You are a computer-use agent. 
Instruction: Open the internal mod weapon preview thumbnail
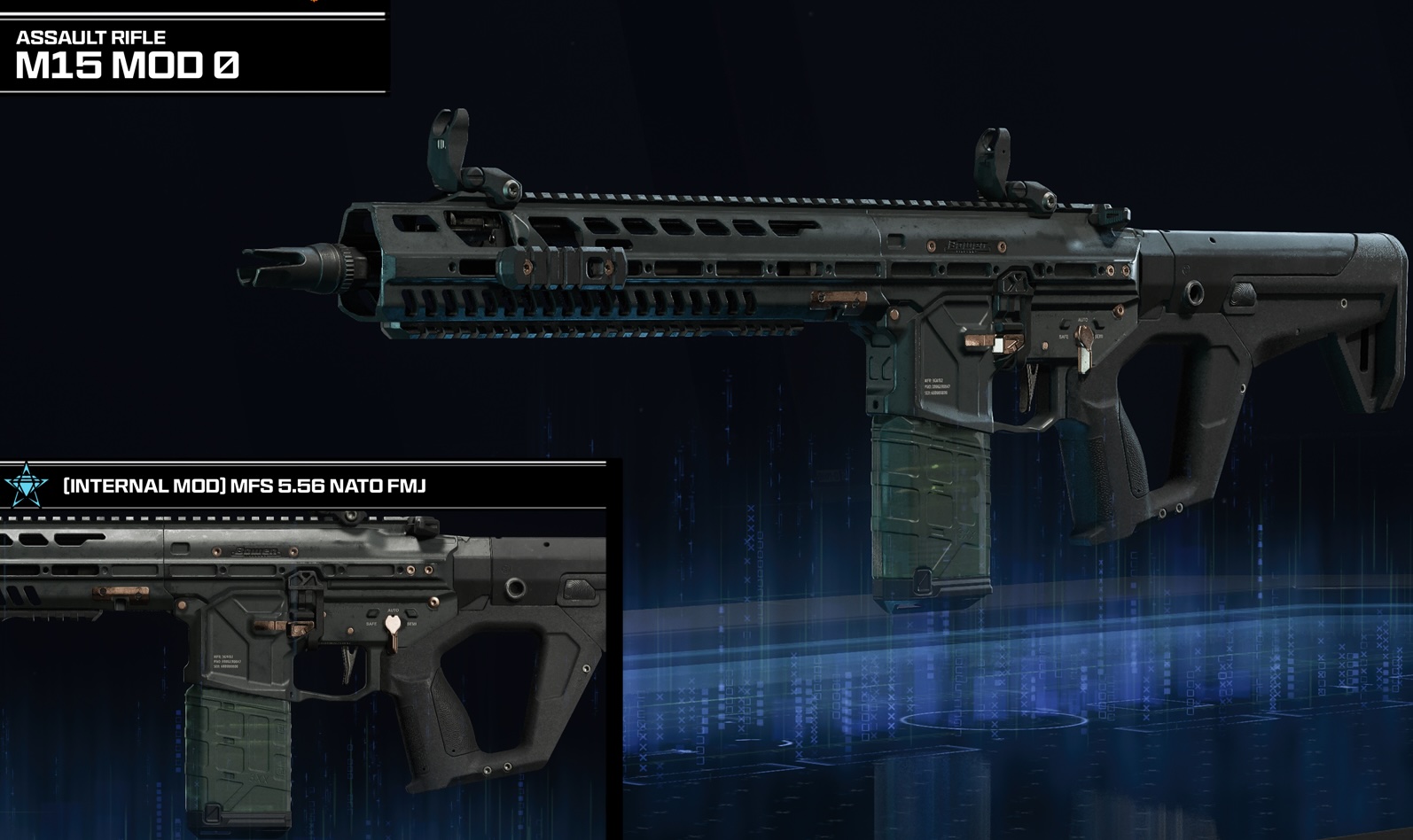(x=301, y=673)
